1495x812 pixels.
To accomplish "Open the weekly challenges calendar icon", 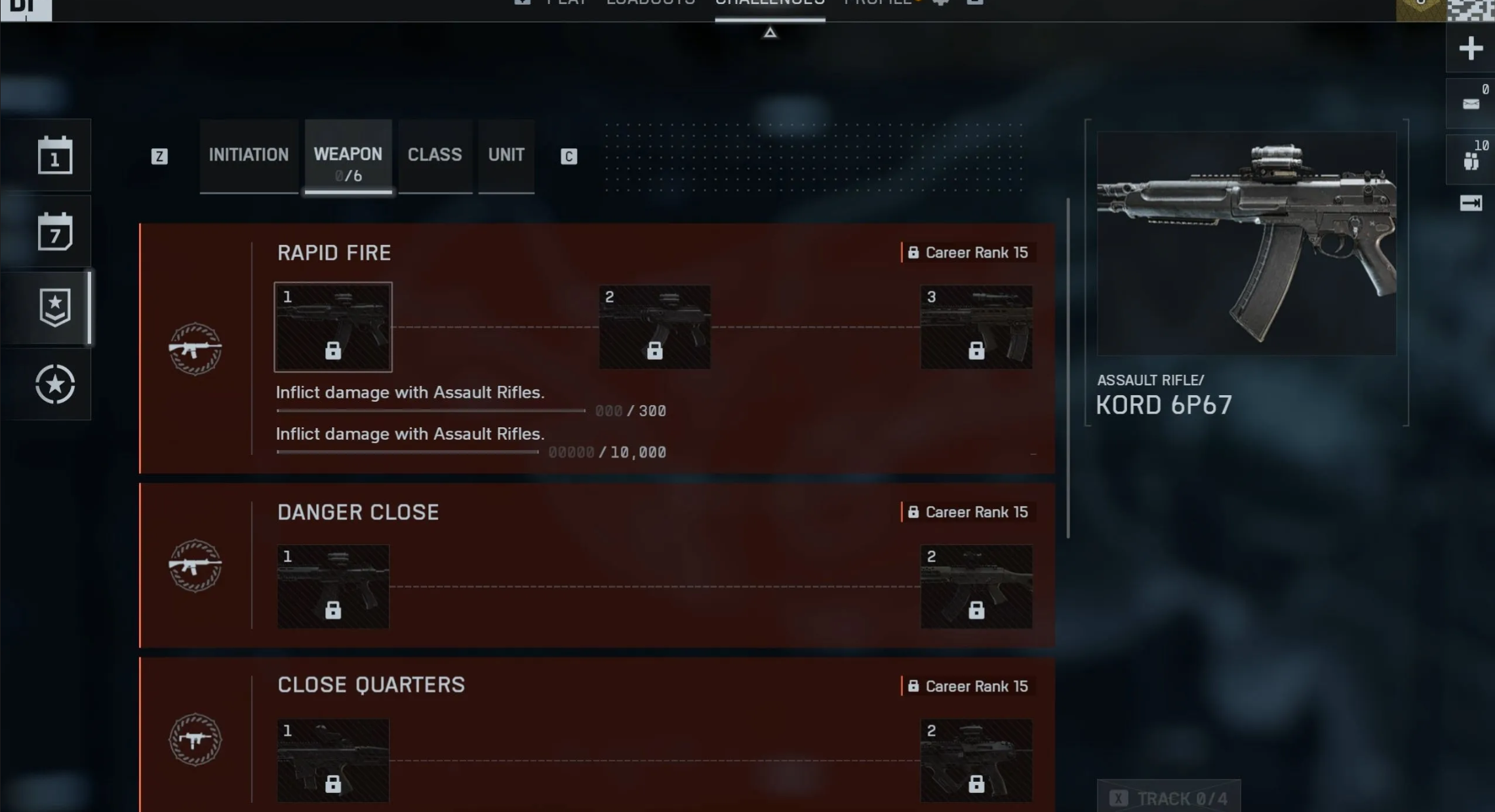I will [x=55, y=231].
